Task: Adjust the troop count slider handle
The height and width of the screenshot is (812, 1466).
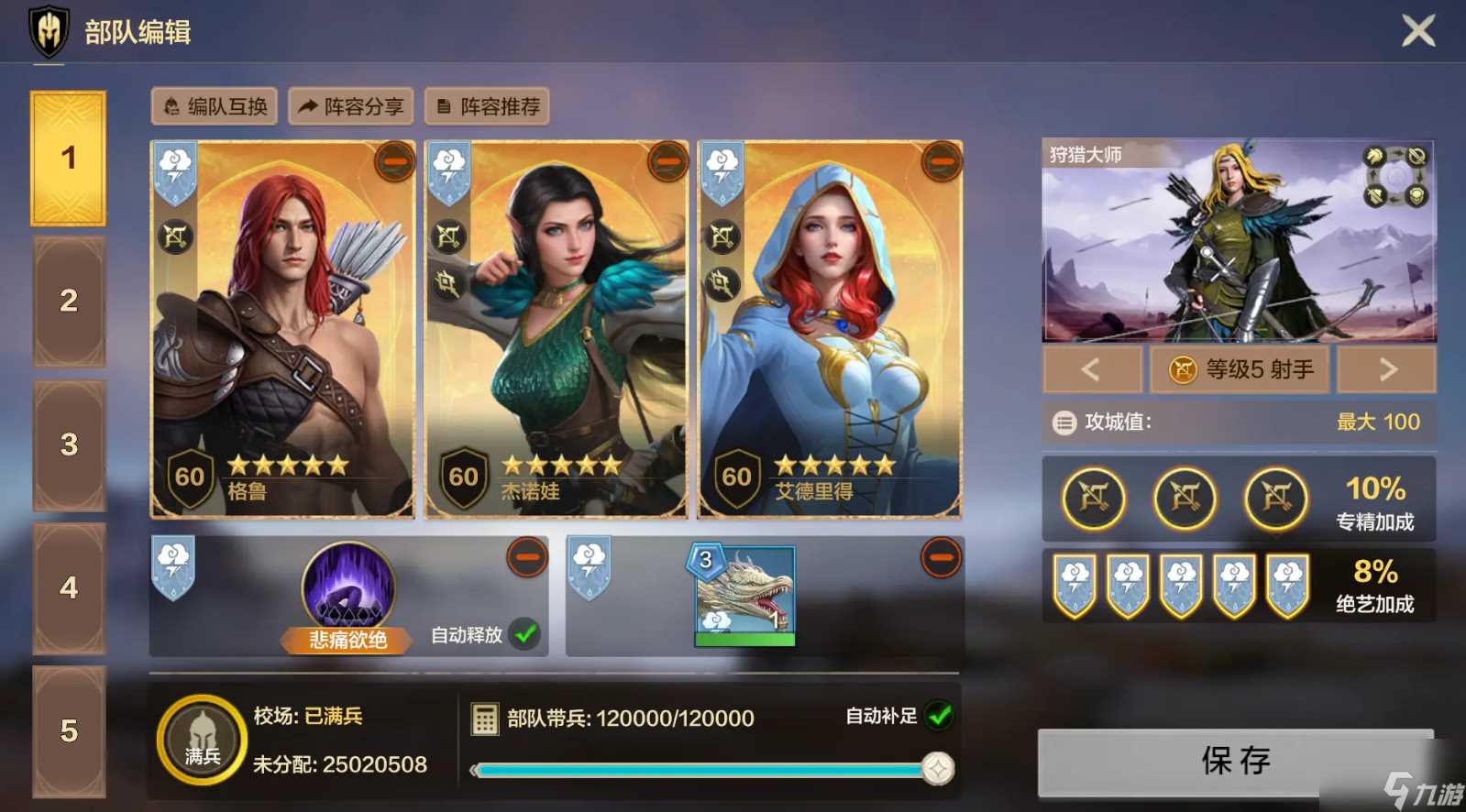Action: [937, 768]
